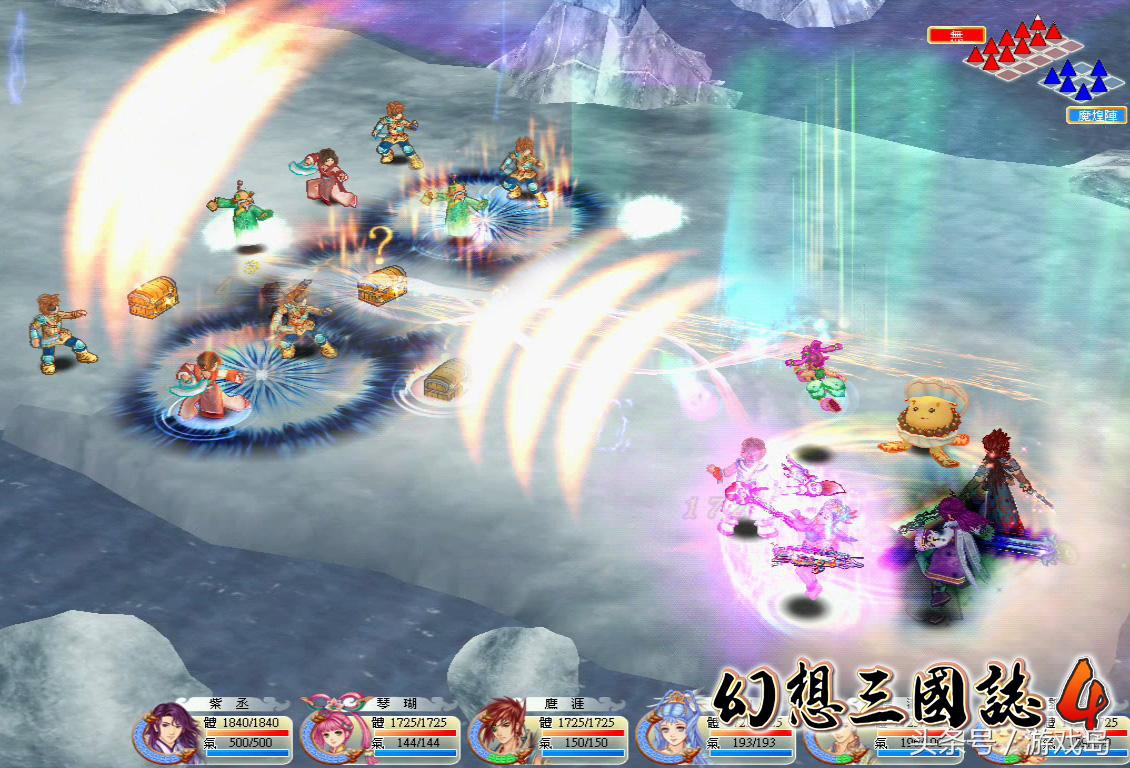Select the blue-haired girl's portrait
This screenshot has height=768, width=1130.
tap(666, 733)
